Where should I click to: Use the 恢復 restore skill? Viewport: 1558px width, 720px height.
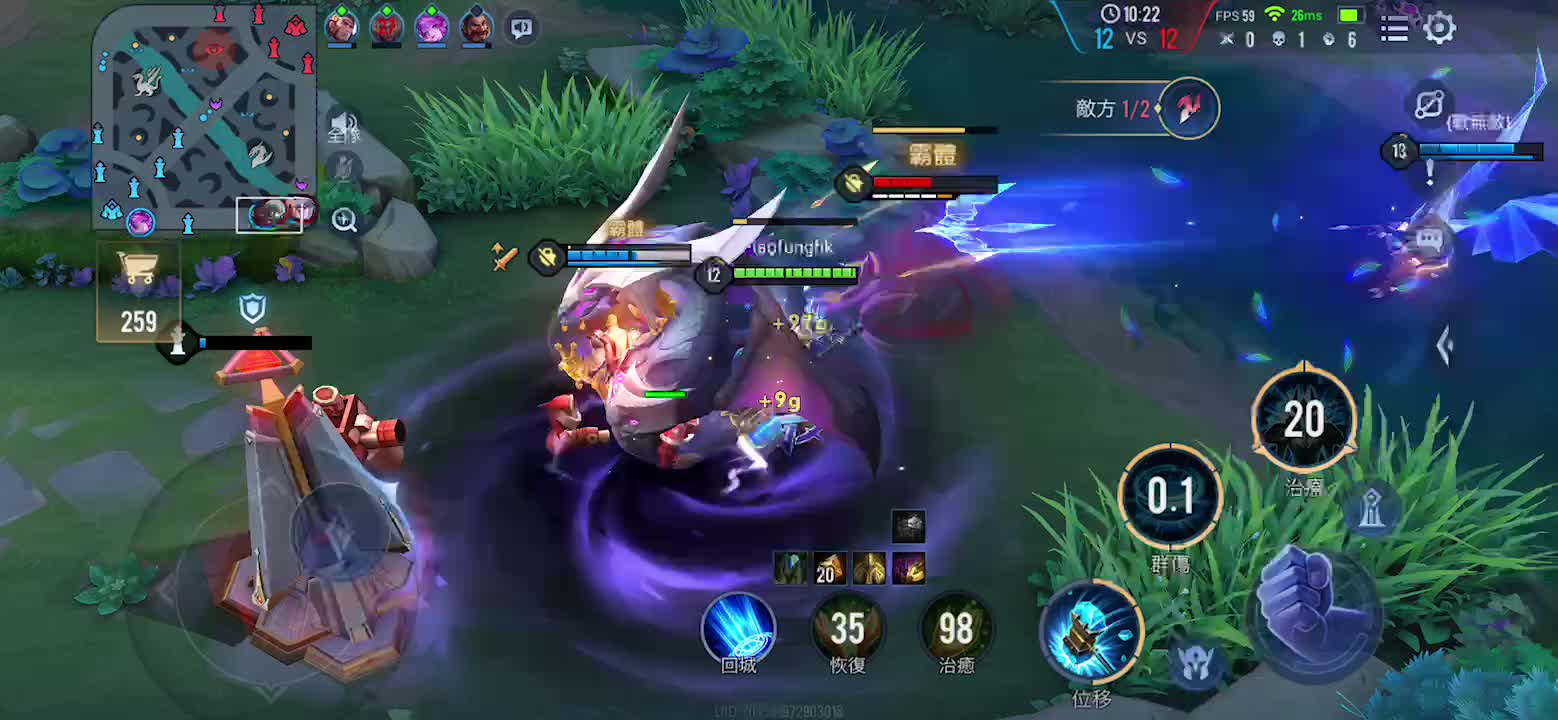point(847,627)
